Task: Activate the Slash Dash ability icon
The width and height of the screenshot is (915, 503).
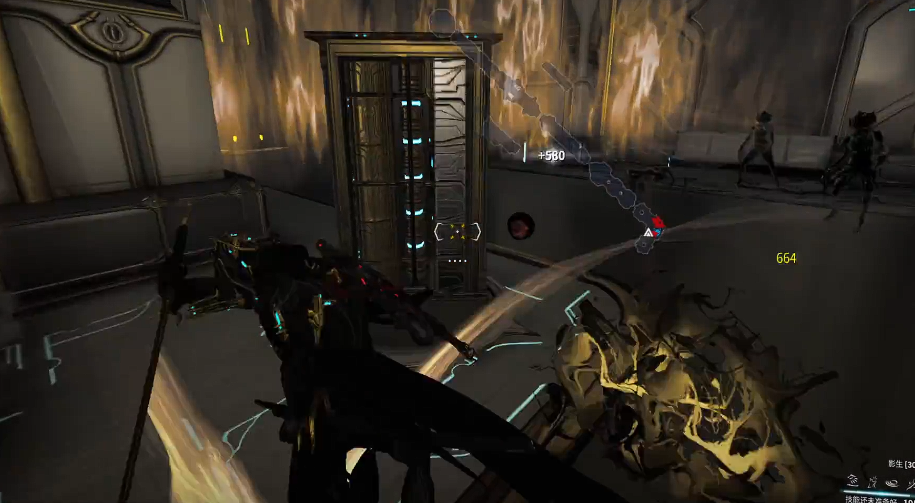Action: [852, 482]
